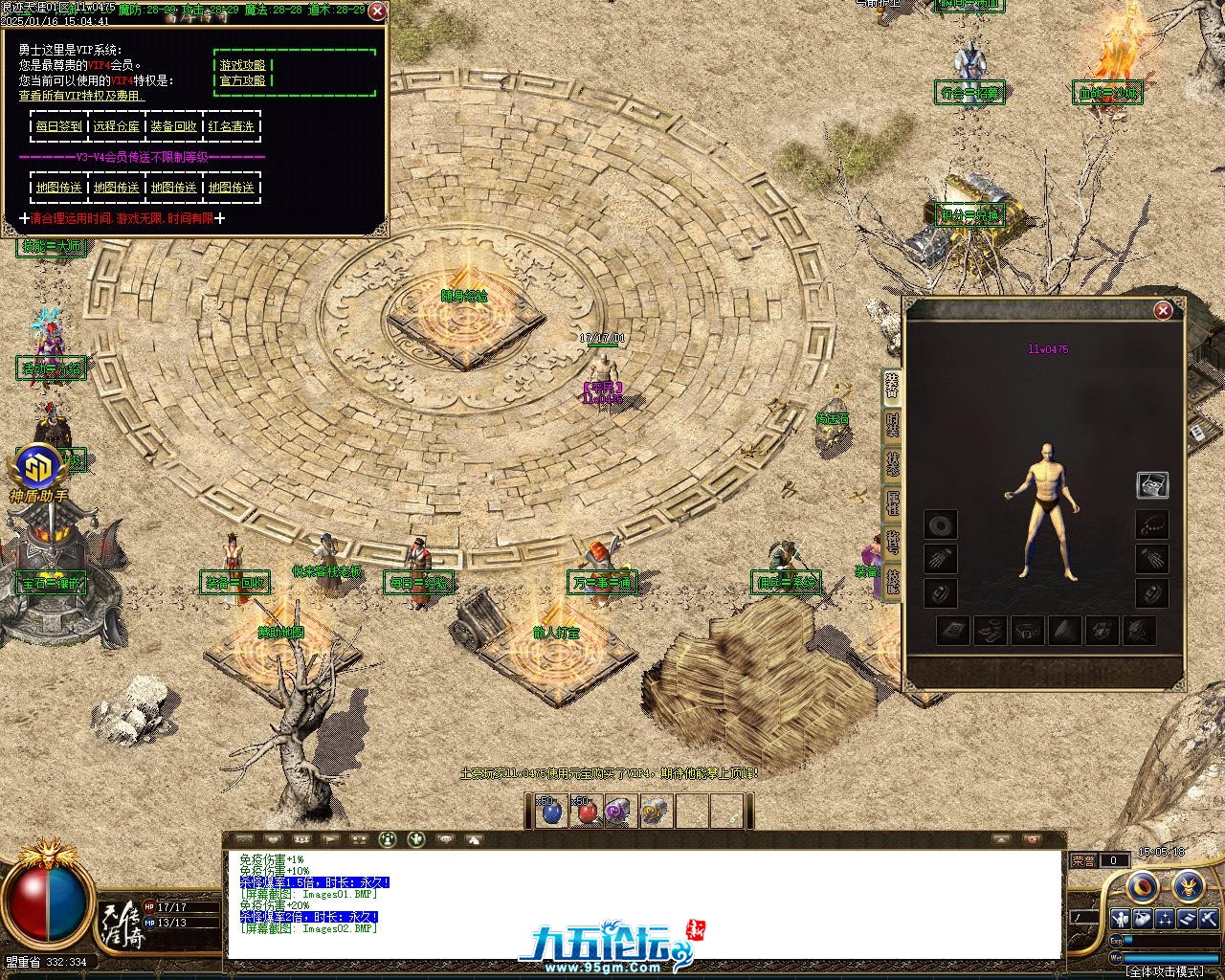This screenshot has width=1225, height=980.
Task: Open the 游戏攻略 game guide link
Action: tap(243, 65)
